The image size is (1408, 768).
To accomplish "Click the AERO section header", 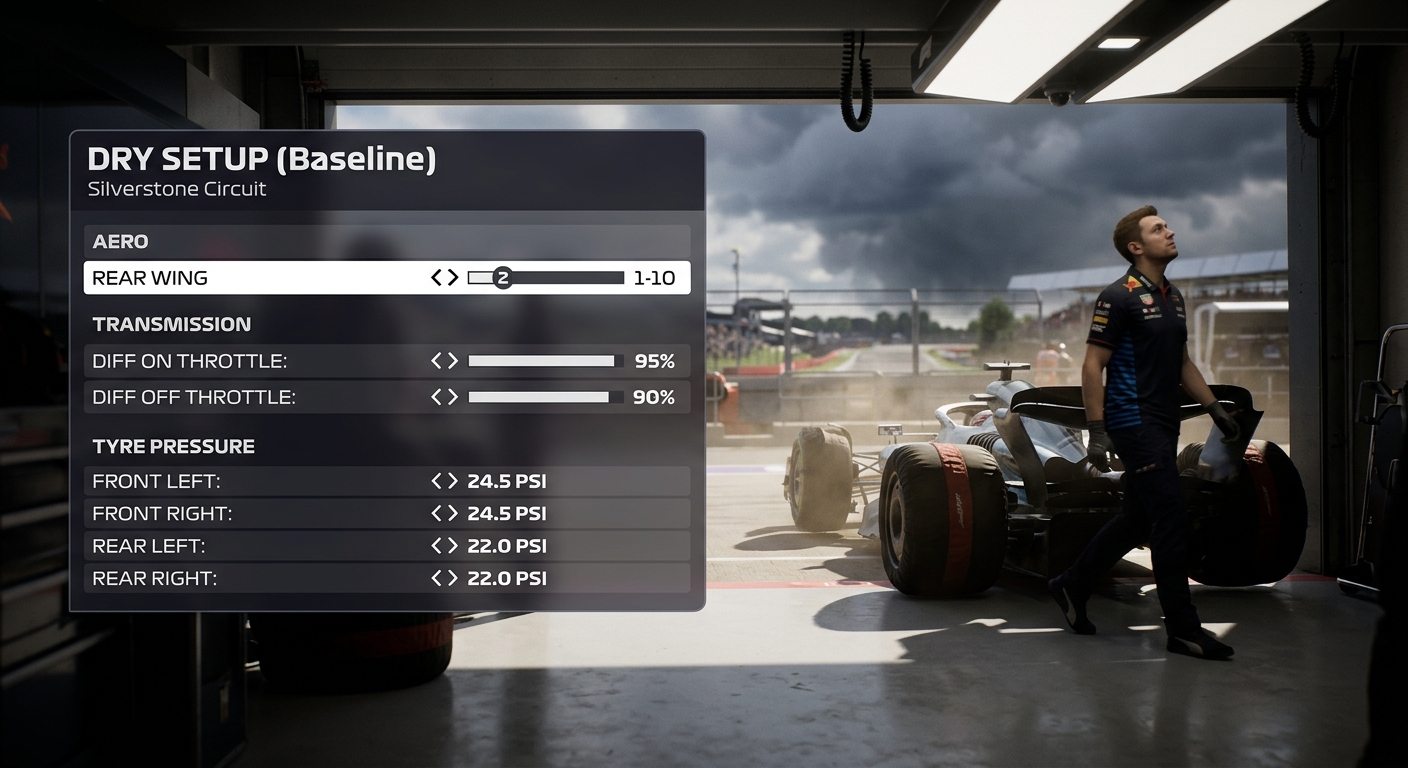I will 120,241.
